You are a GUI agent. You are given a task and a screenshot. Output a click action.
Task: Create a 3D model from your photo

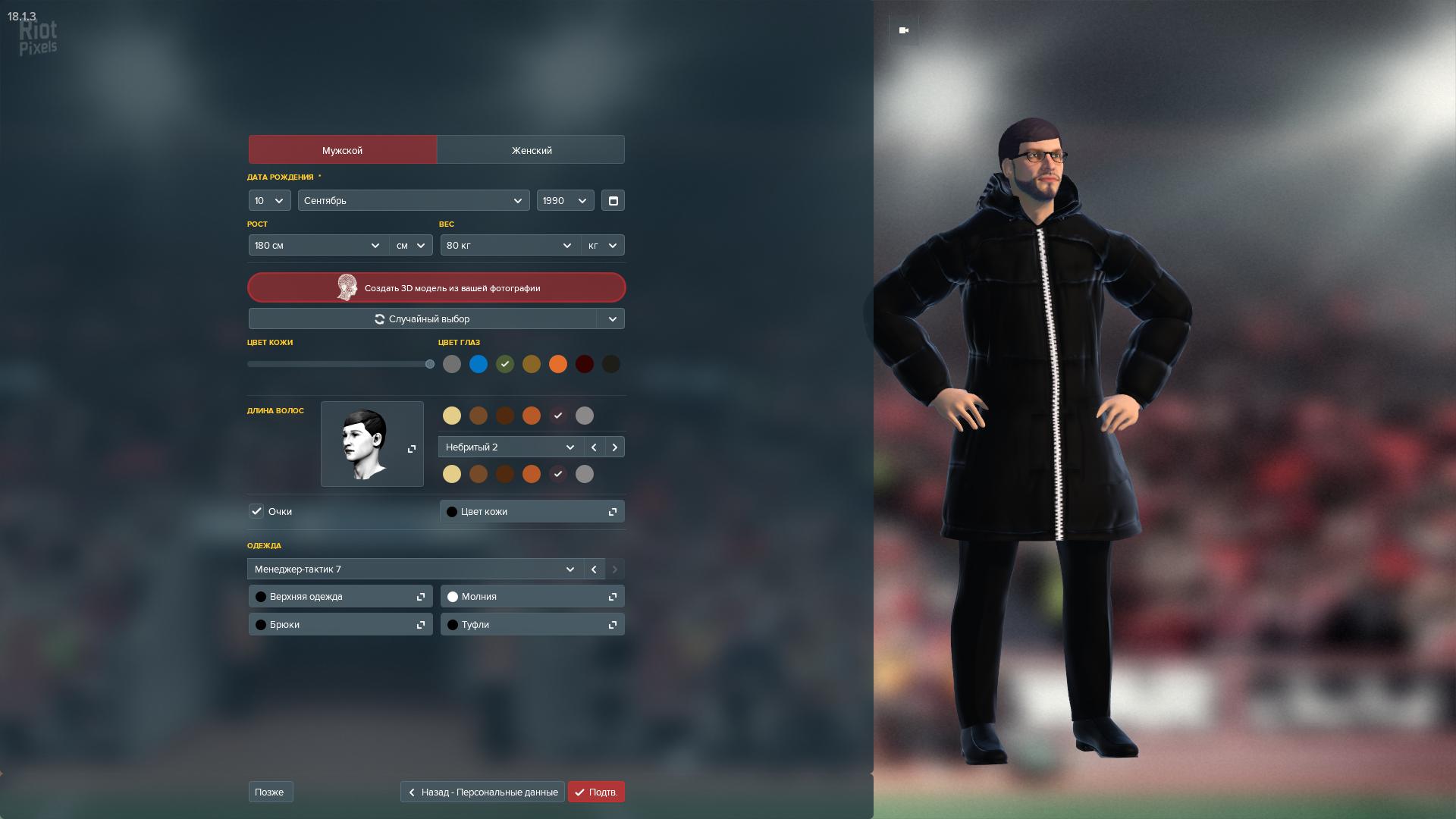(x=437, y=288)
